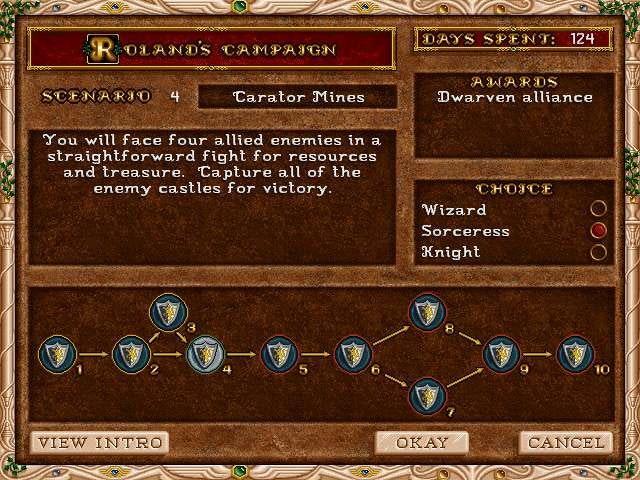The height and width of the screenshot is (480, 640).
Task: Click the VIEW INTRO button
Action: click(99, 442)
